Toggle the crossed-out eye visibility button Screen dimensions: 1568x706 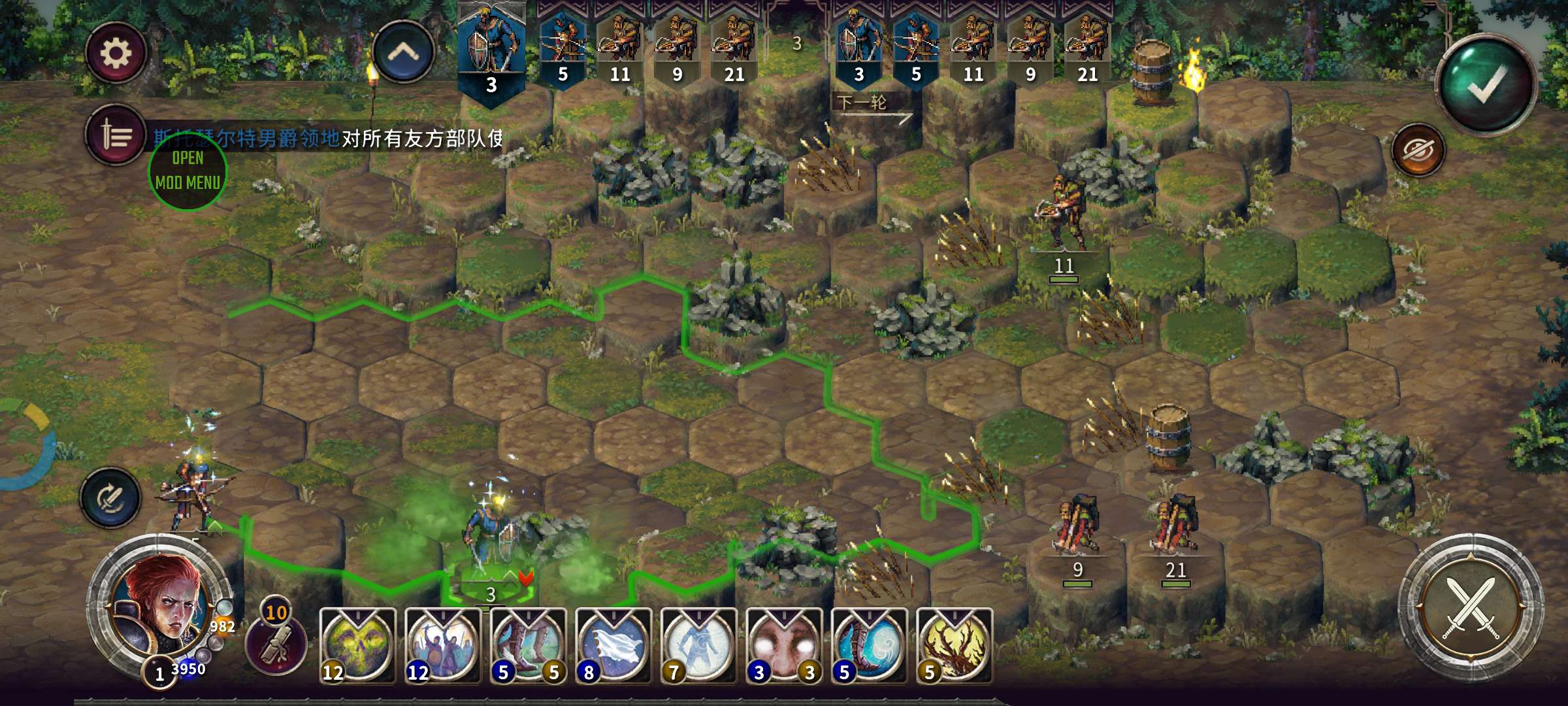tap(1418, 151)
